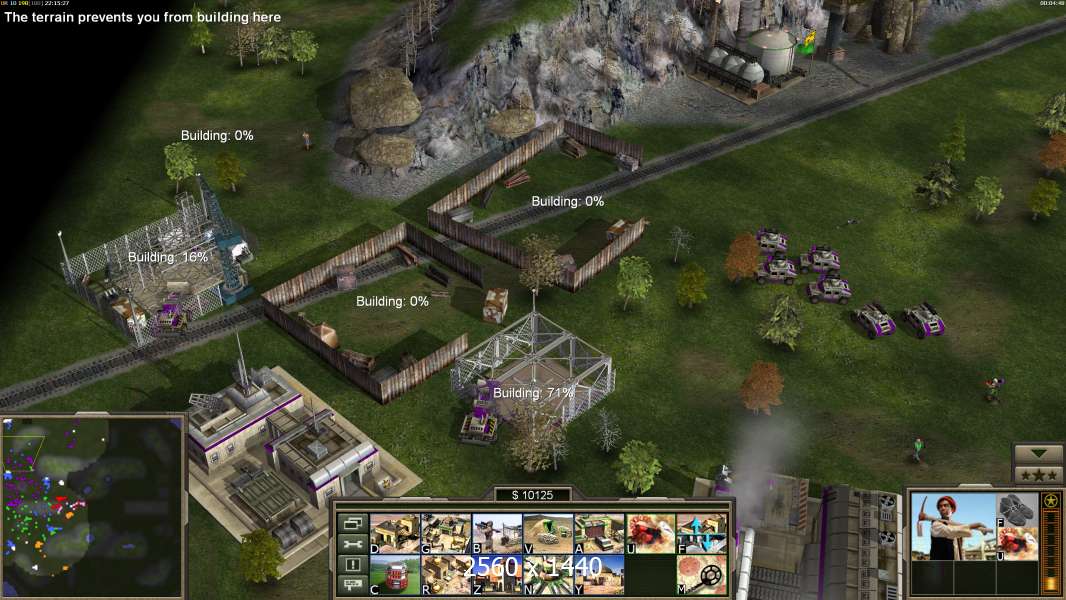Use the mine detector icon labeled M

click(701, 574)
